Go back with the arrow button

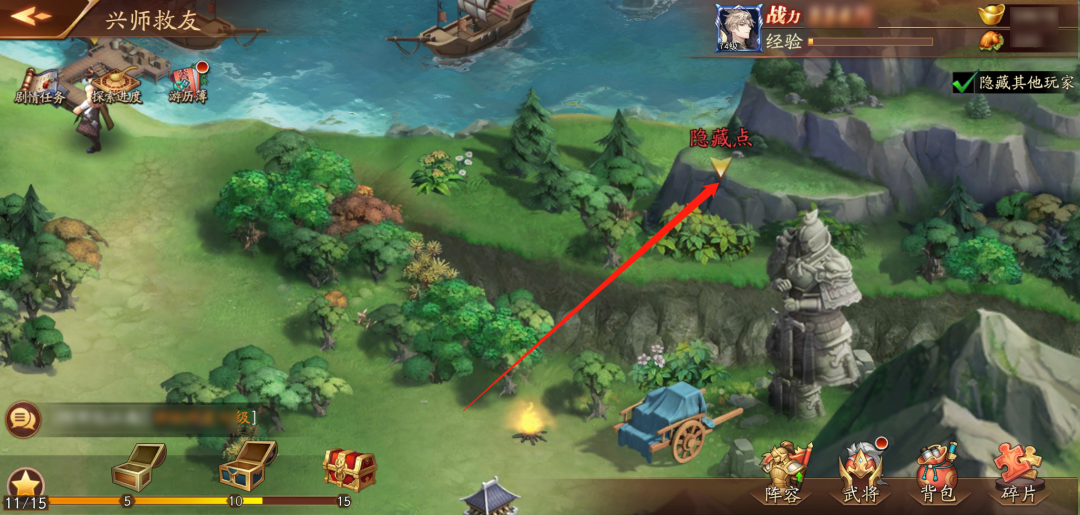pos(31,16)
